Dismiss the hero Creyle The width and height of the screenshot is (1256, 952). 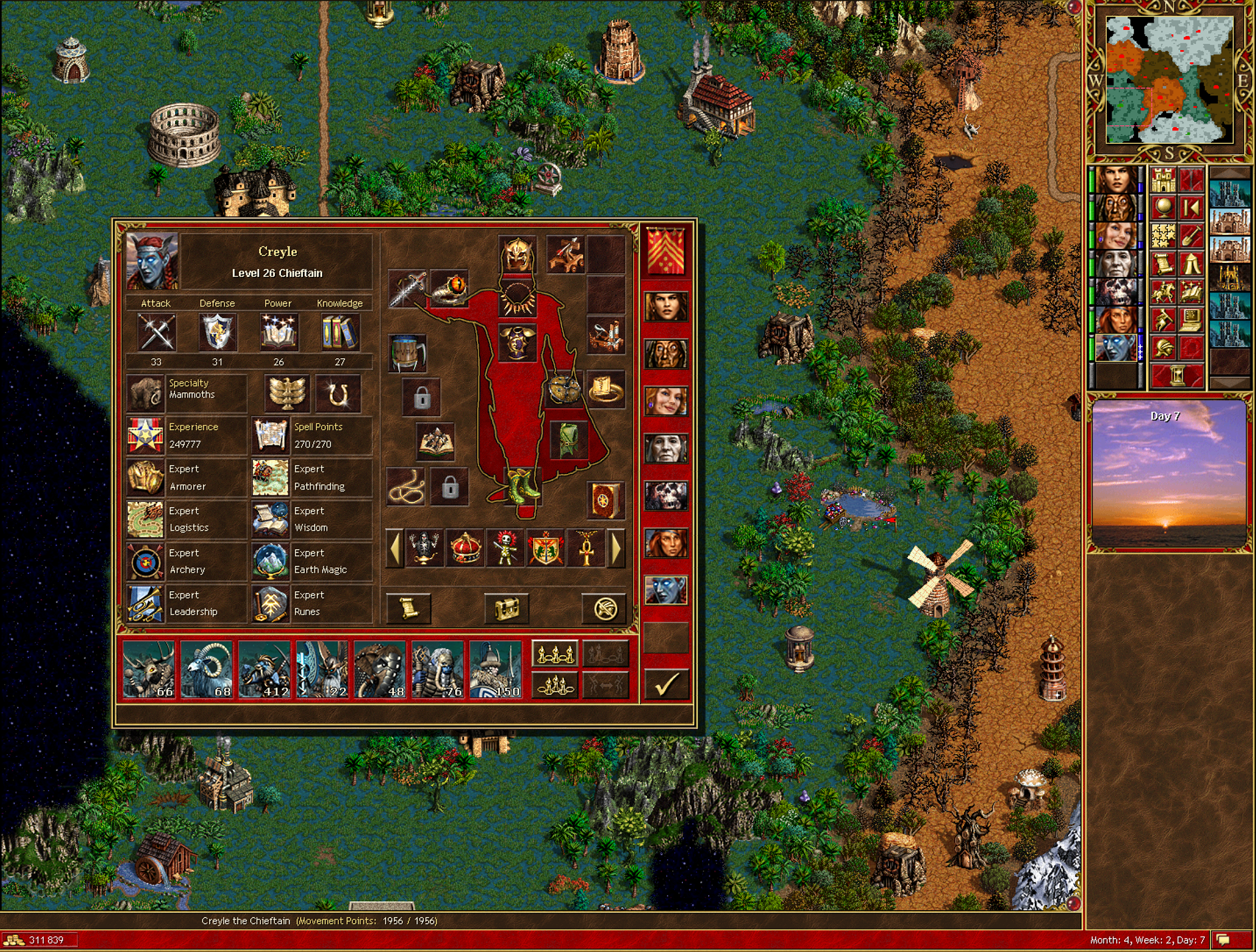coord(604,608)
